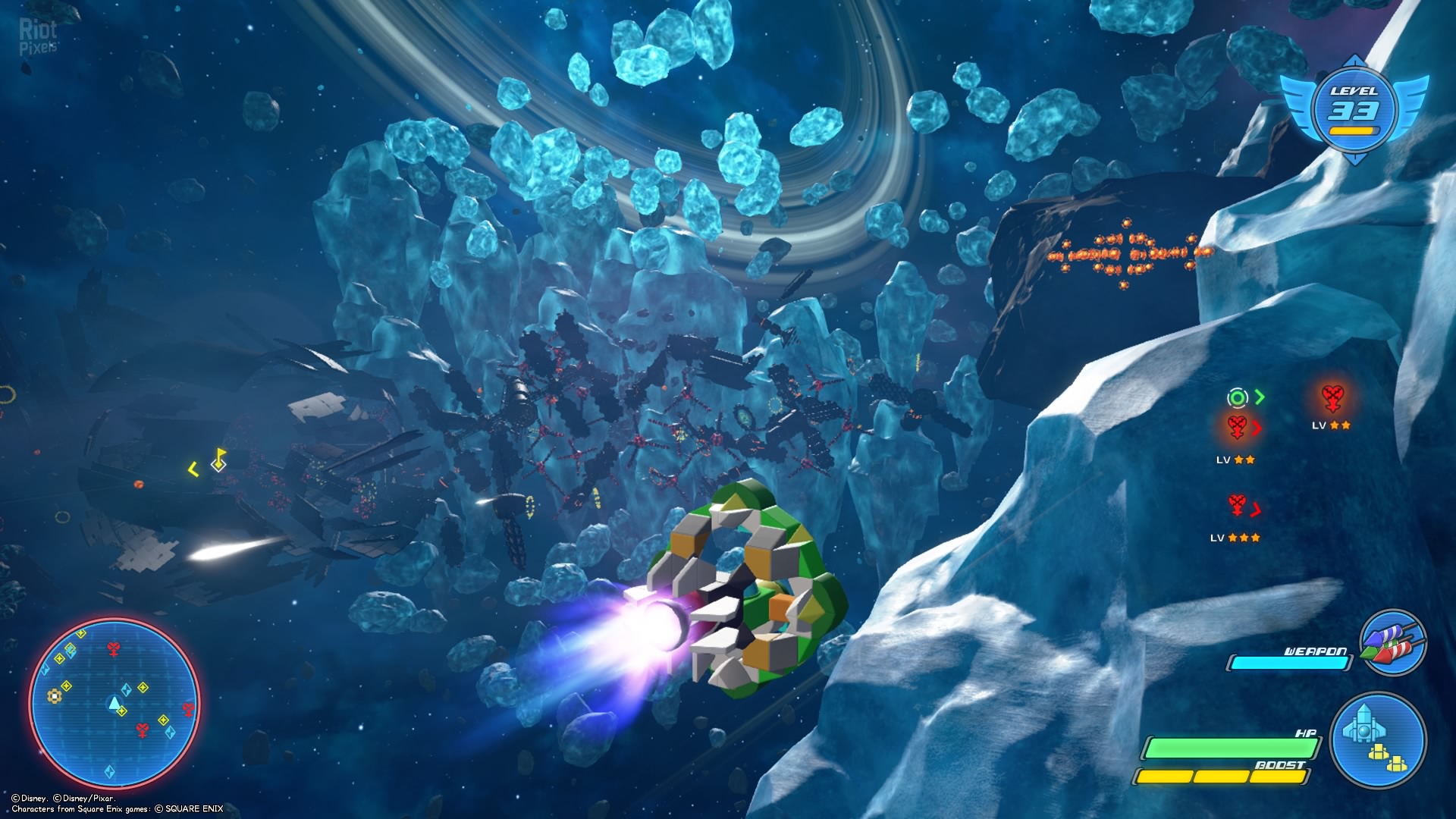Select the green circular target marker
Screen dimensions: 1456x819
(x=1237, y=397)
